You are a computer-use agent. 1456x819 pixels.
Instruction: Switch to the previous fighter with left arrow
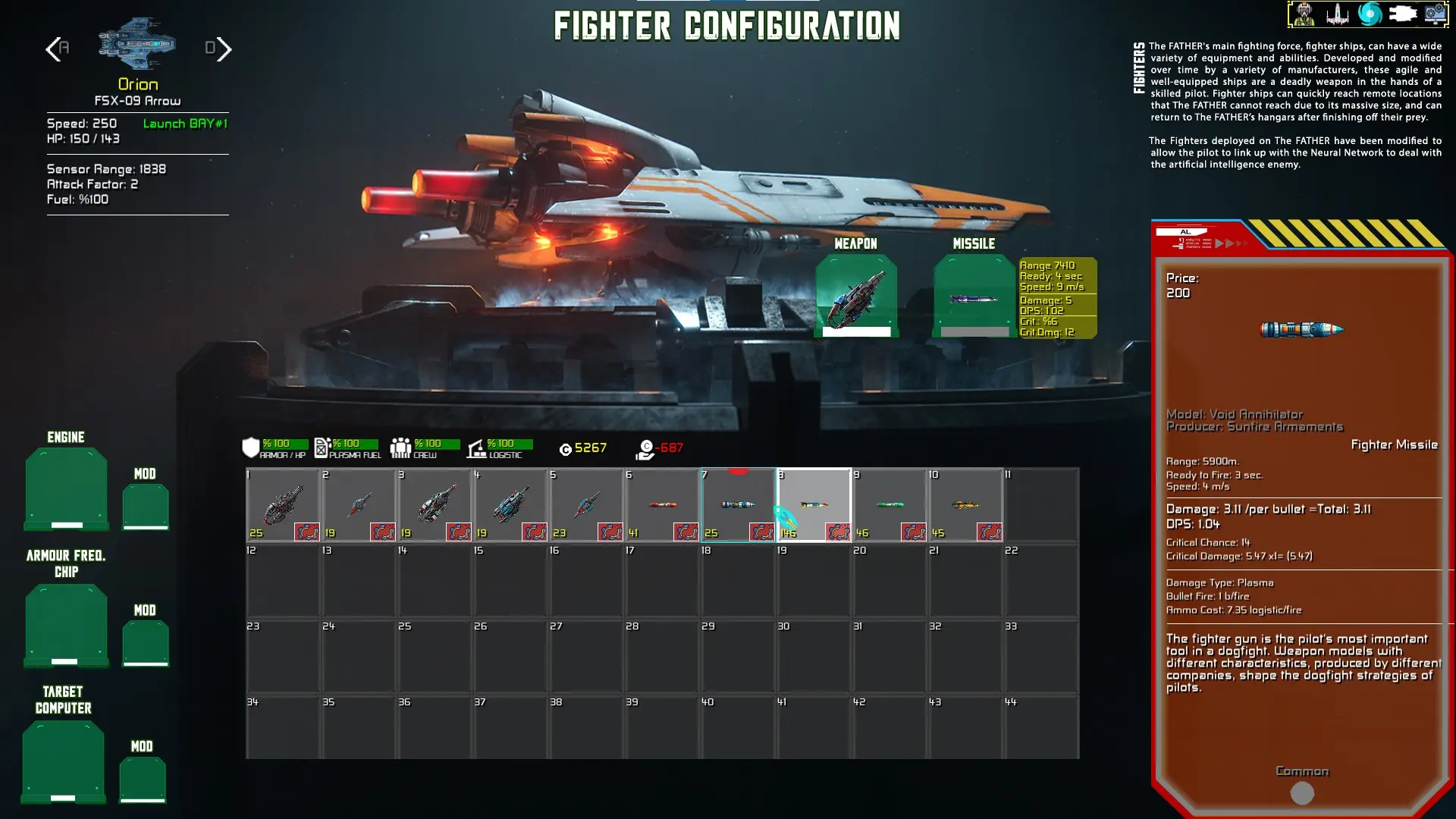[x=53, y=49]
